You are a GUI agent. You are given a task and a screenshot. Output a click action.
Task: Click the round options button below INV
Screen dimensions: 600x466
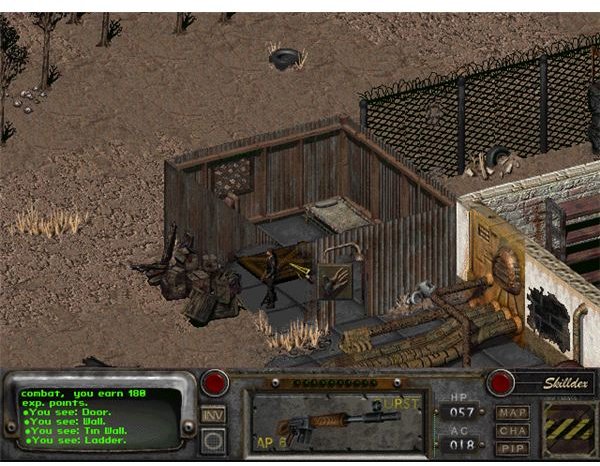(x=212, y=438)
